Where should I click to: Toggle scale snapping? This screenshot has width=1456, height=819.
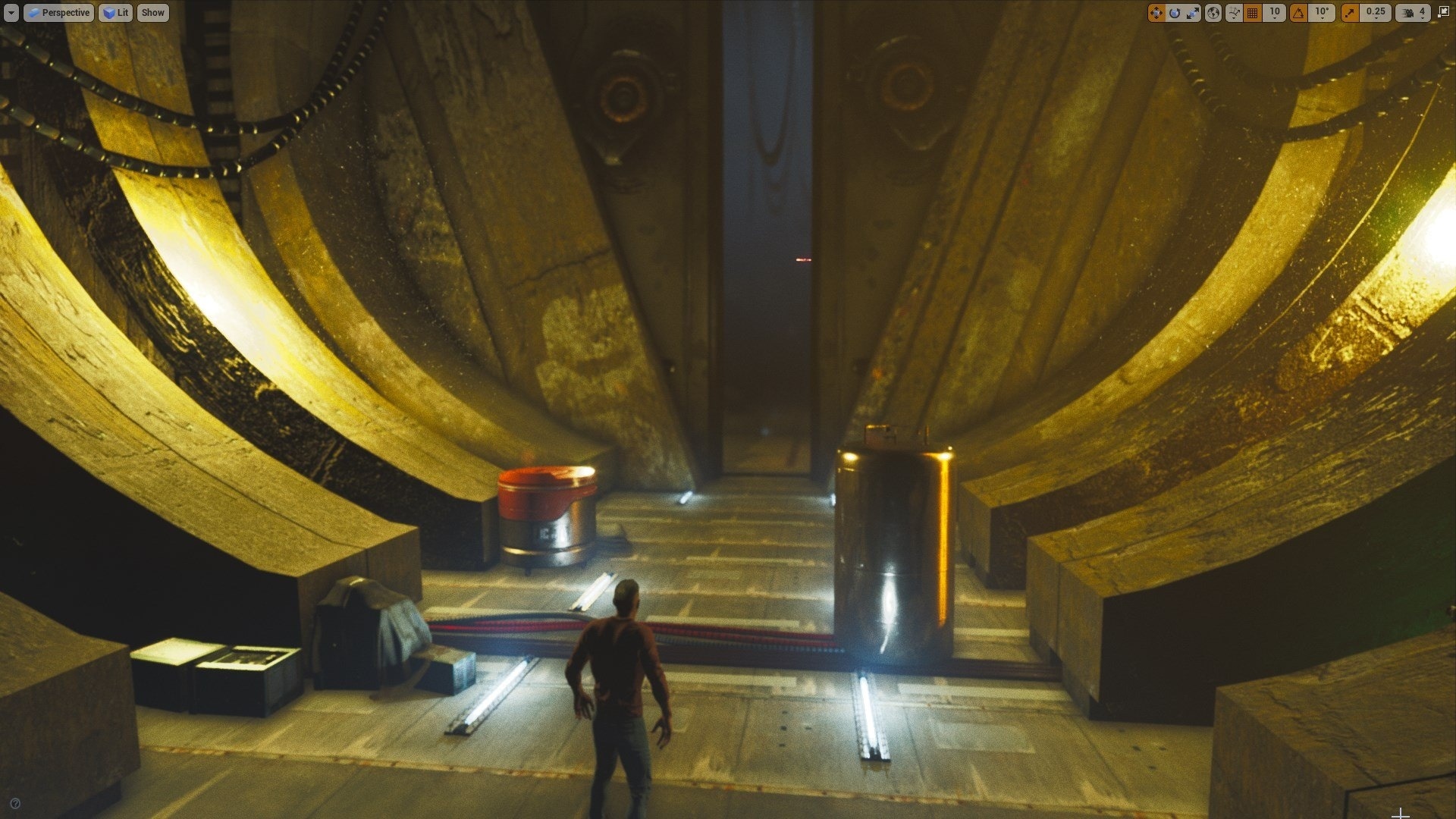click(1351, 12)
